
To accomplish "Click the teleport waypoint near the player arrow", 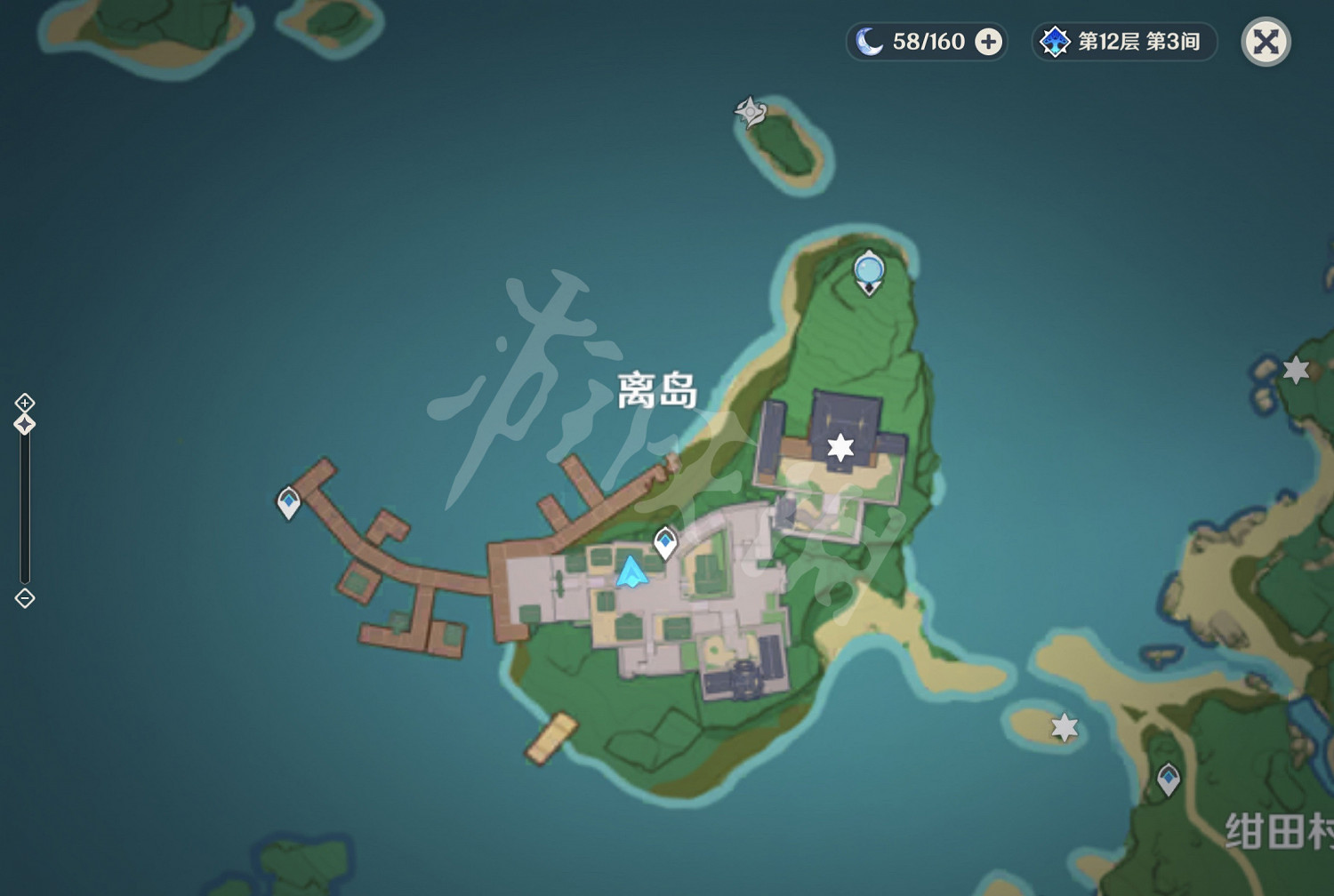I will pos(665,539).
